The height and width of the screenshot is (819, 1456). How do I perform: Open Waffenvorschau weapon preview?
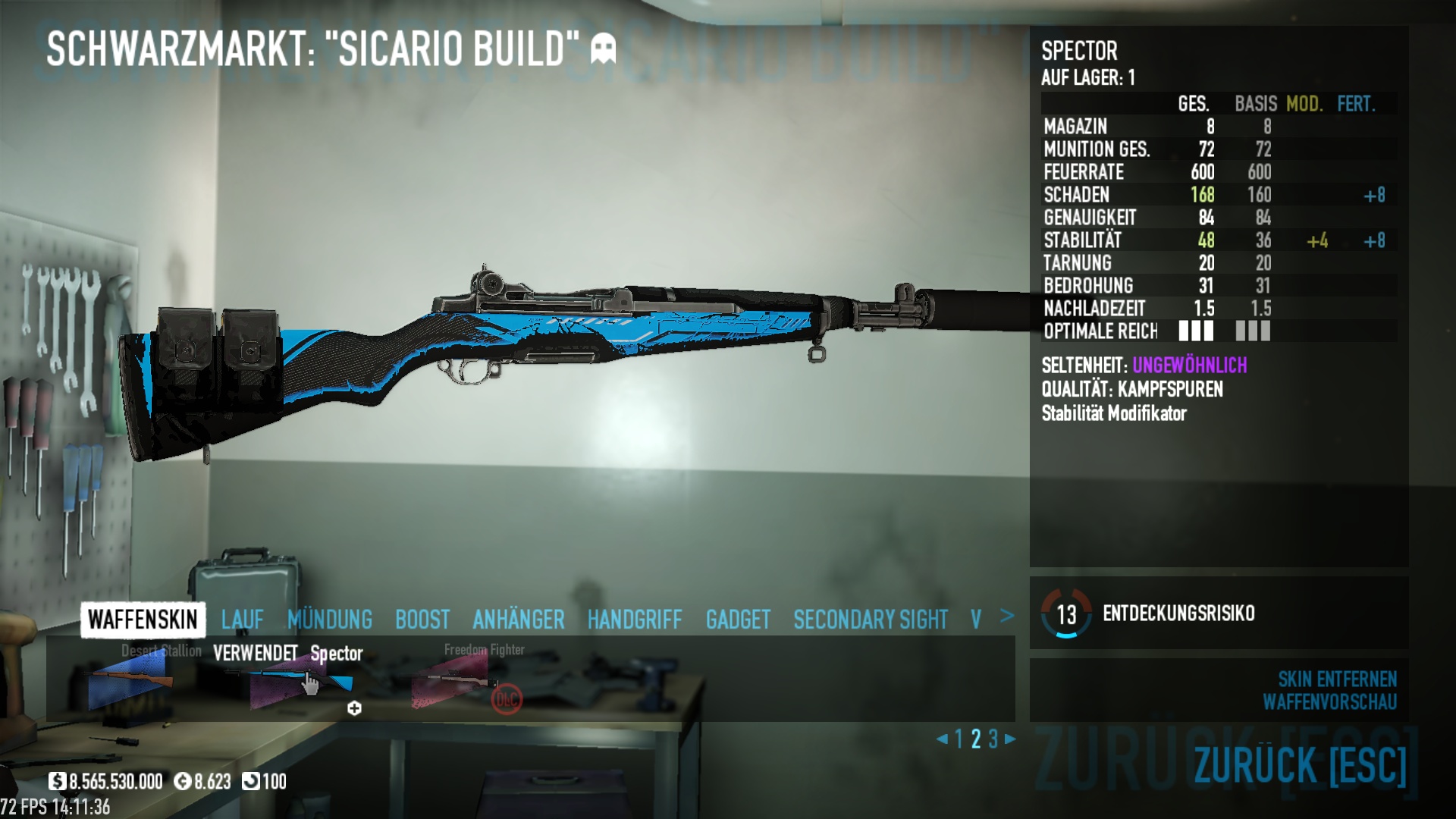(x=1329, y=702)
